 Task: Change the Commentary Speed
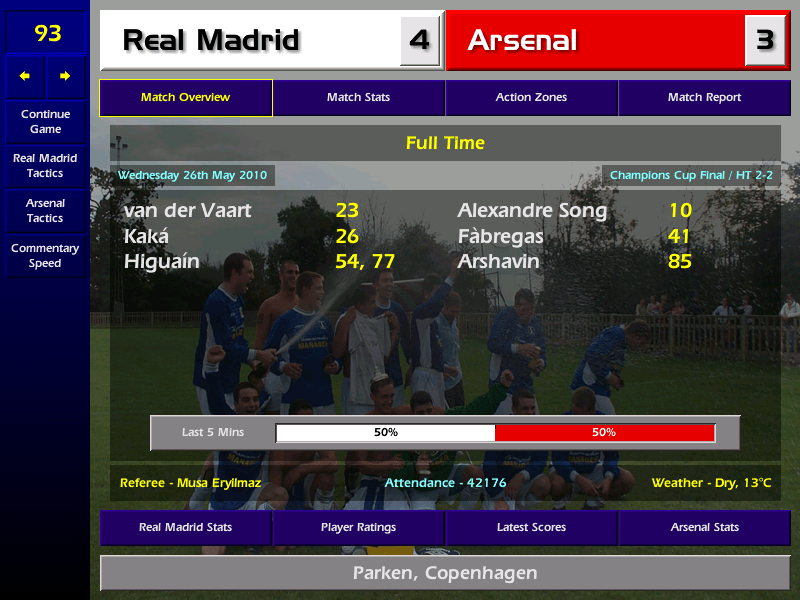pos(45,255)
